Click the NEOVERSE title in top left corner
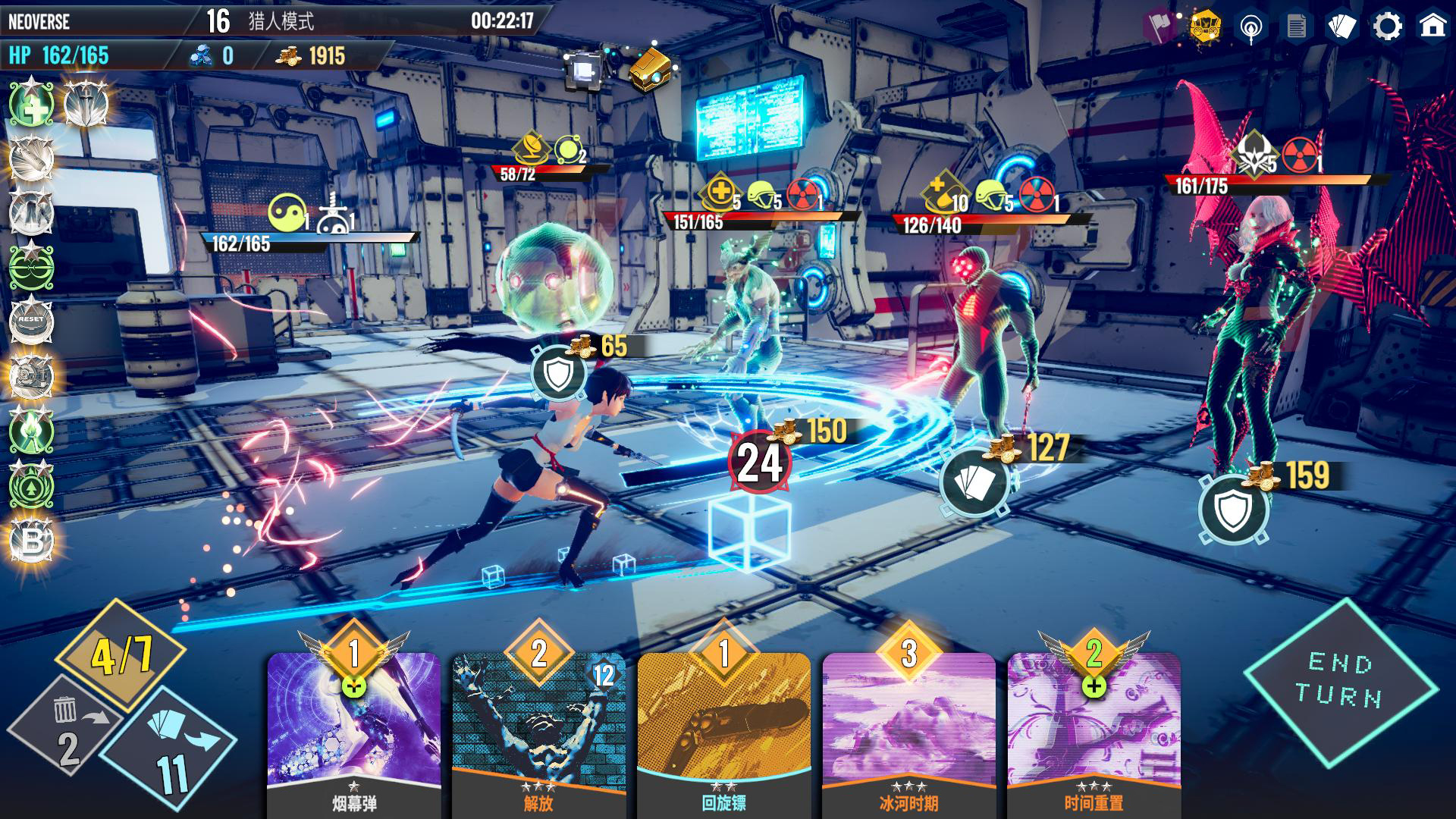 tap(39, 20)
